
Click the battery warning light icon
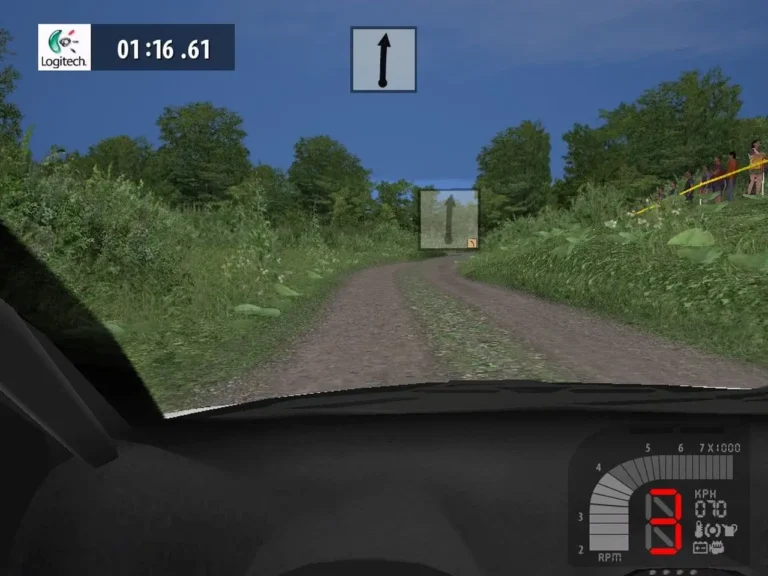701,547
